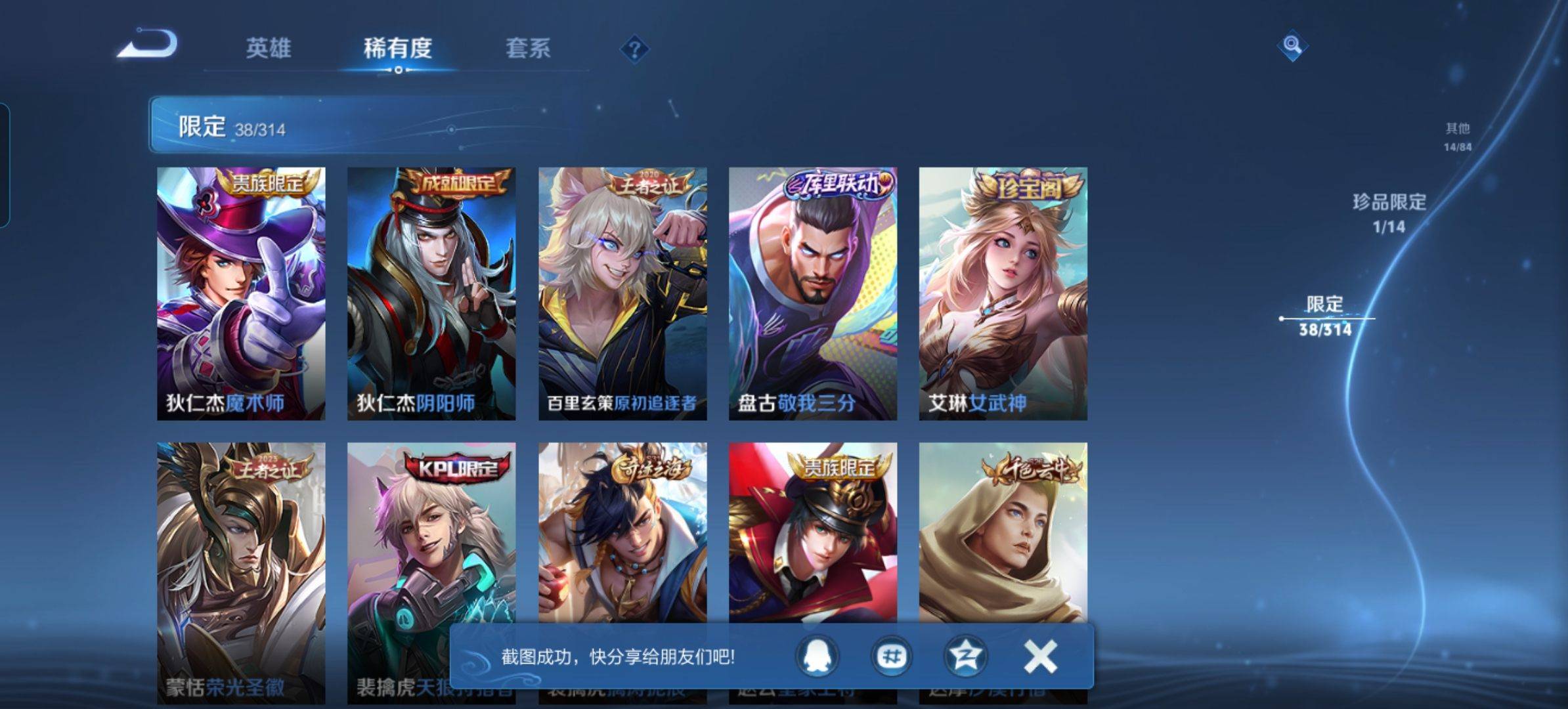Share the screenshot via the hashtag icon
The image size is (1568, 709).
pos(891,656)
